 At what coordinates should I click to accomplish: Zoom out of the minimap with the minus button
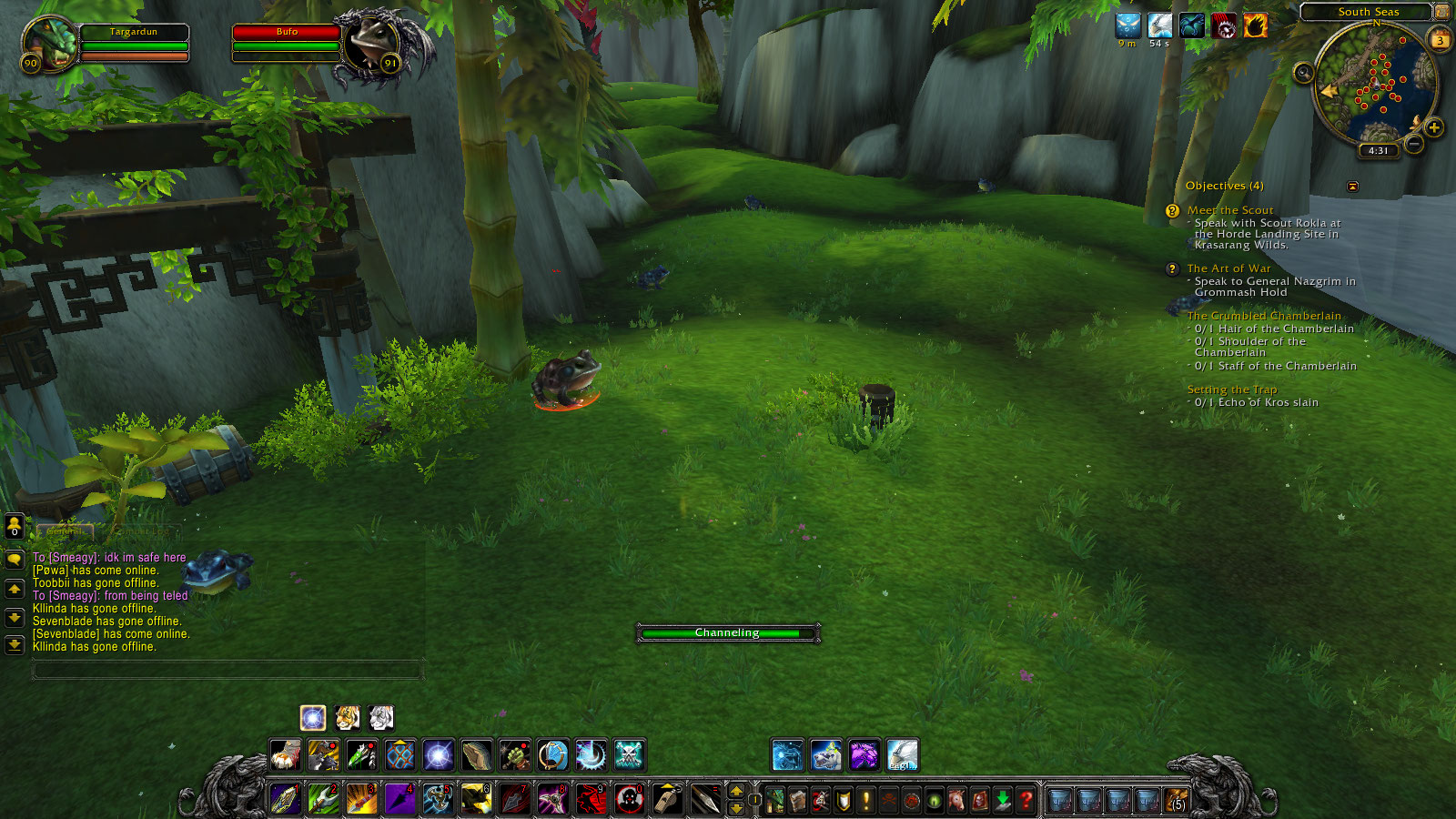(1413, 144)
